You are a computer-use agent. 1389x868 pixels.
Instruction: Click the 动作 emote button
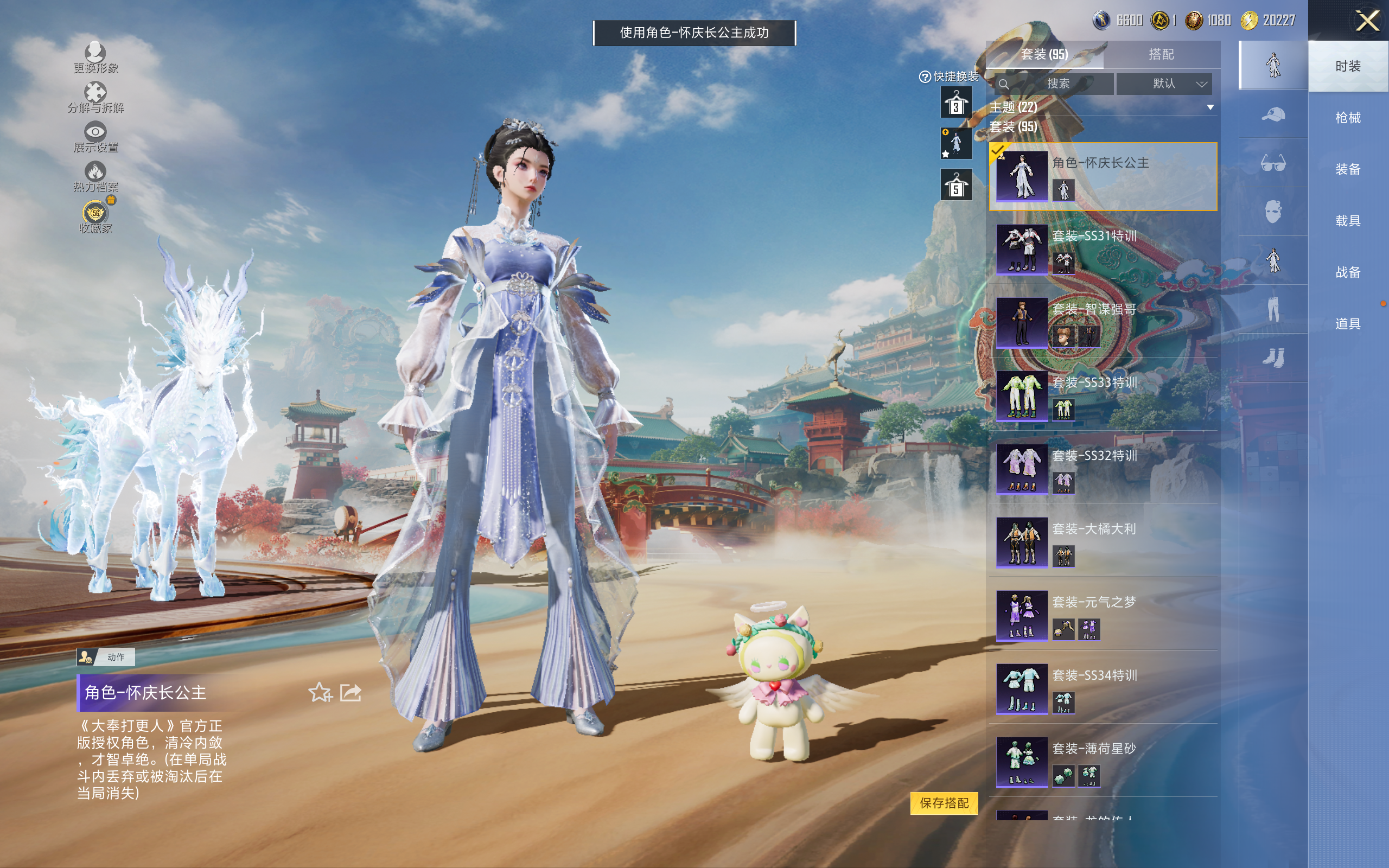[106, 657]
